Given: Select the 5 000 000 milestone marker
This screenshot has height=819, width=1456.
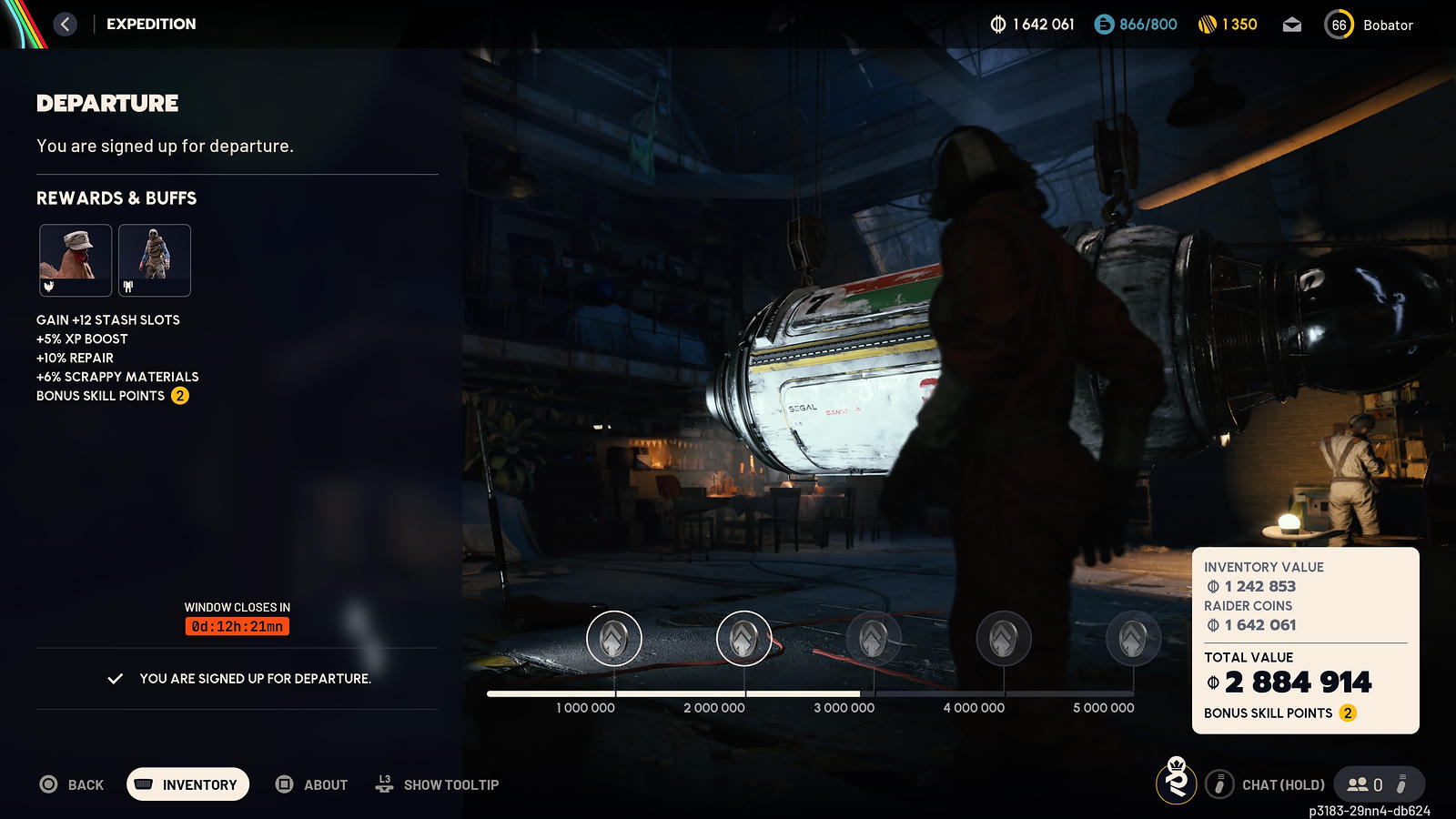Looking at the screenshot, I should [1133, 638].
